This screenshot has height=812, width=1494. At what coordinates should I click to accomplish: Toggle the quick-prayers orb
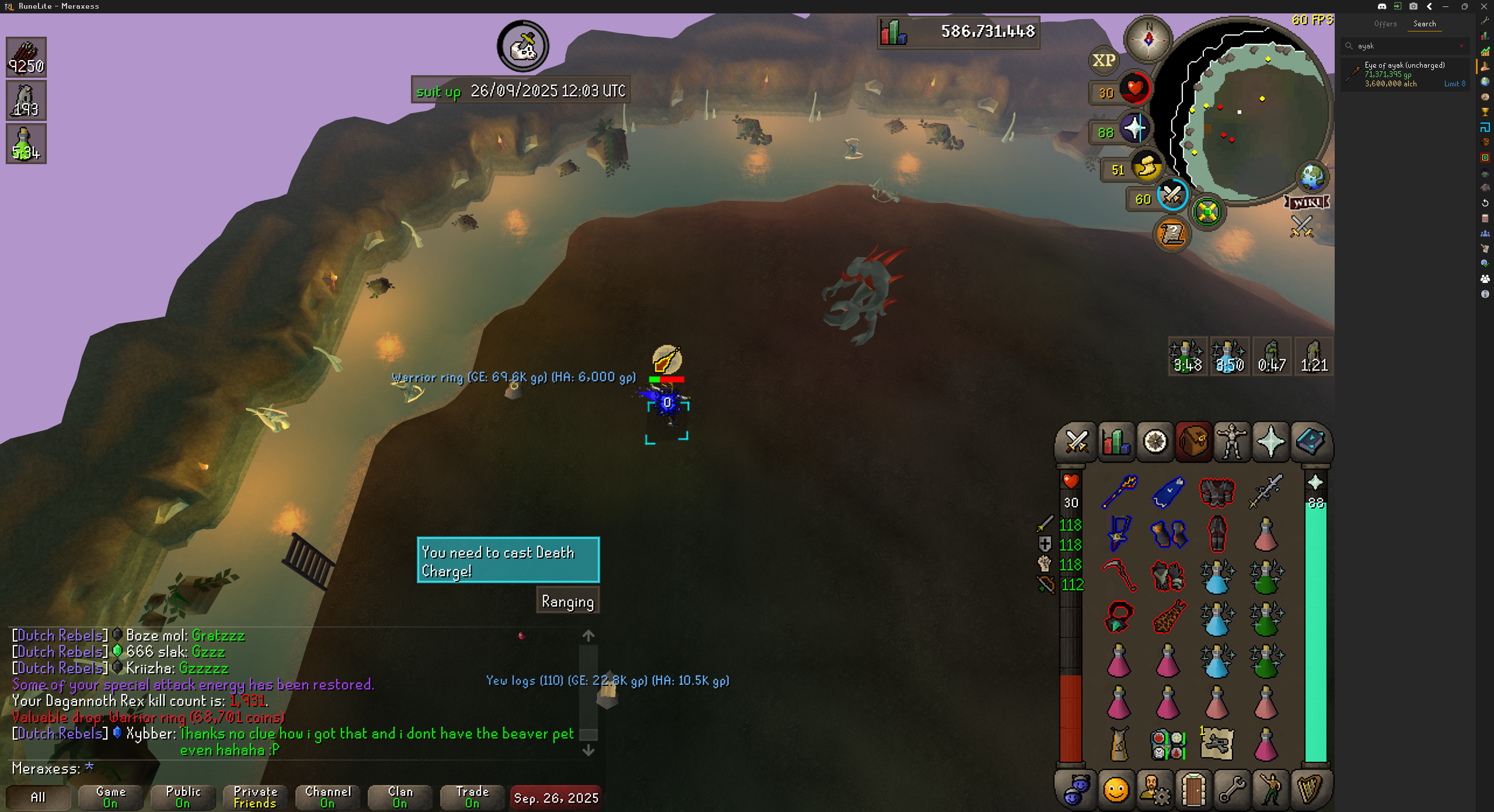pos(1134,129)
